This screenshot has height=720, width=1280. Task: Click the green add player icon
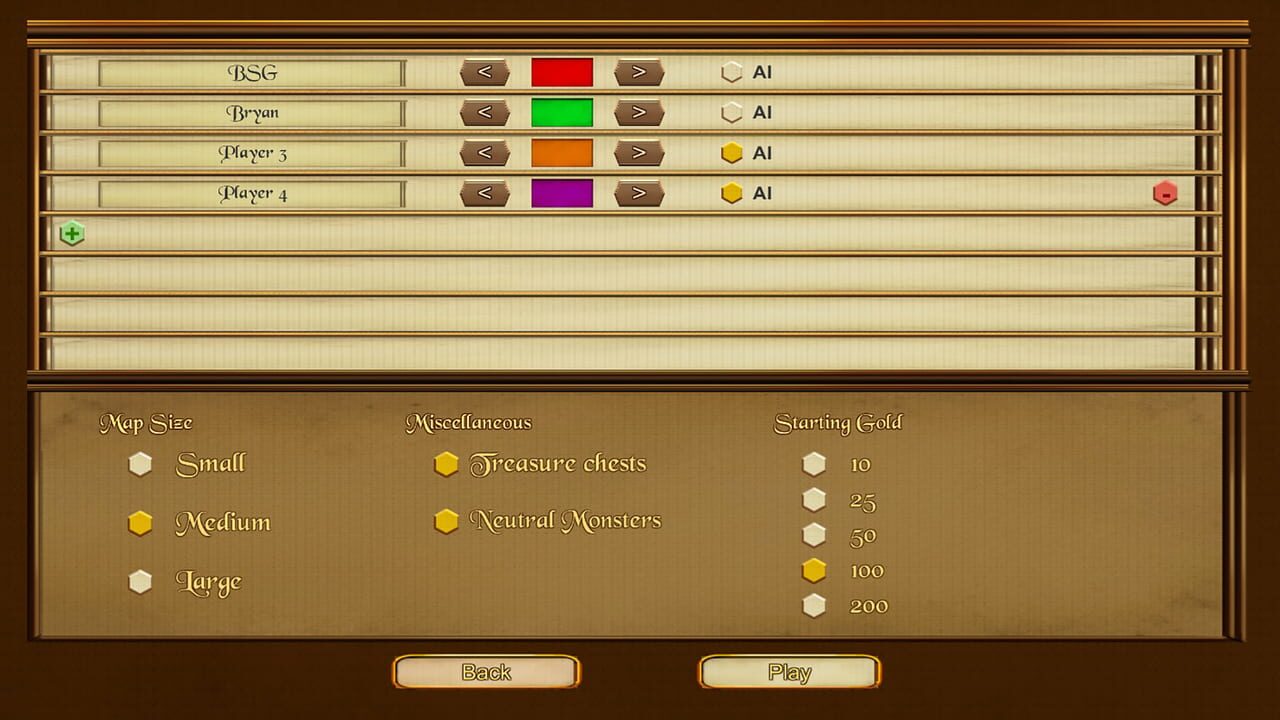click(x=71, y=232)
